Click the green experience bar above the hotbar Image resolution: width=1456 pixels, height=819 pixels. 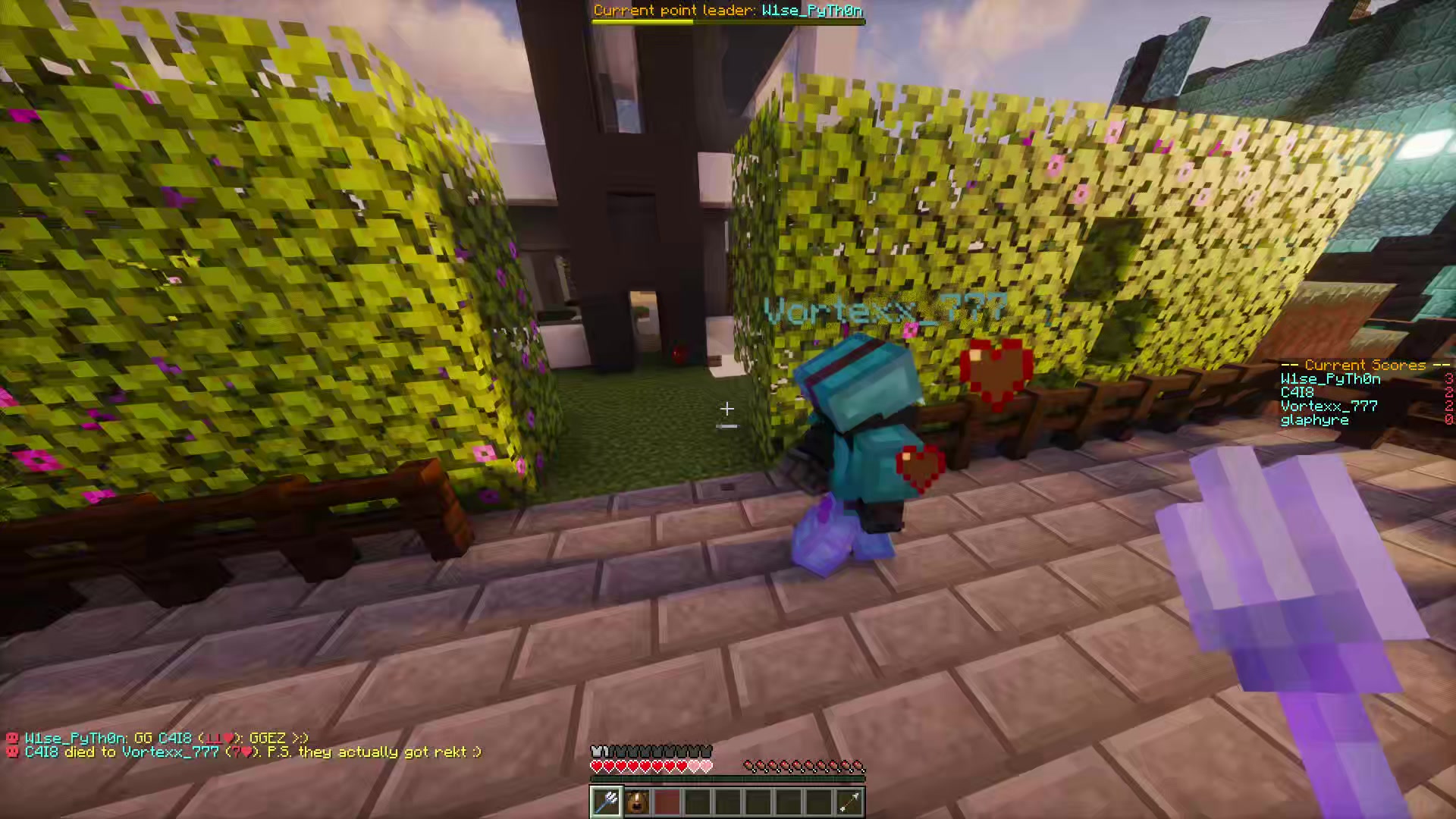(728, 778)
